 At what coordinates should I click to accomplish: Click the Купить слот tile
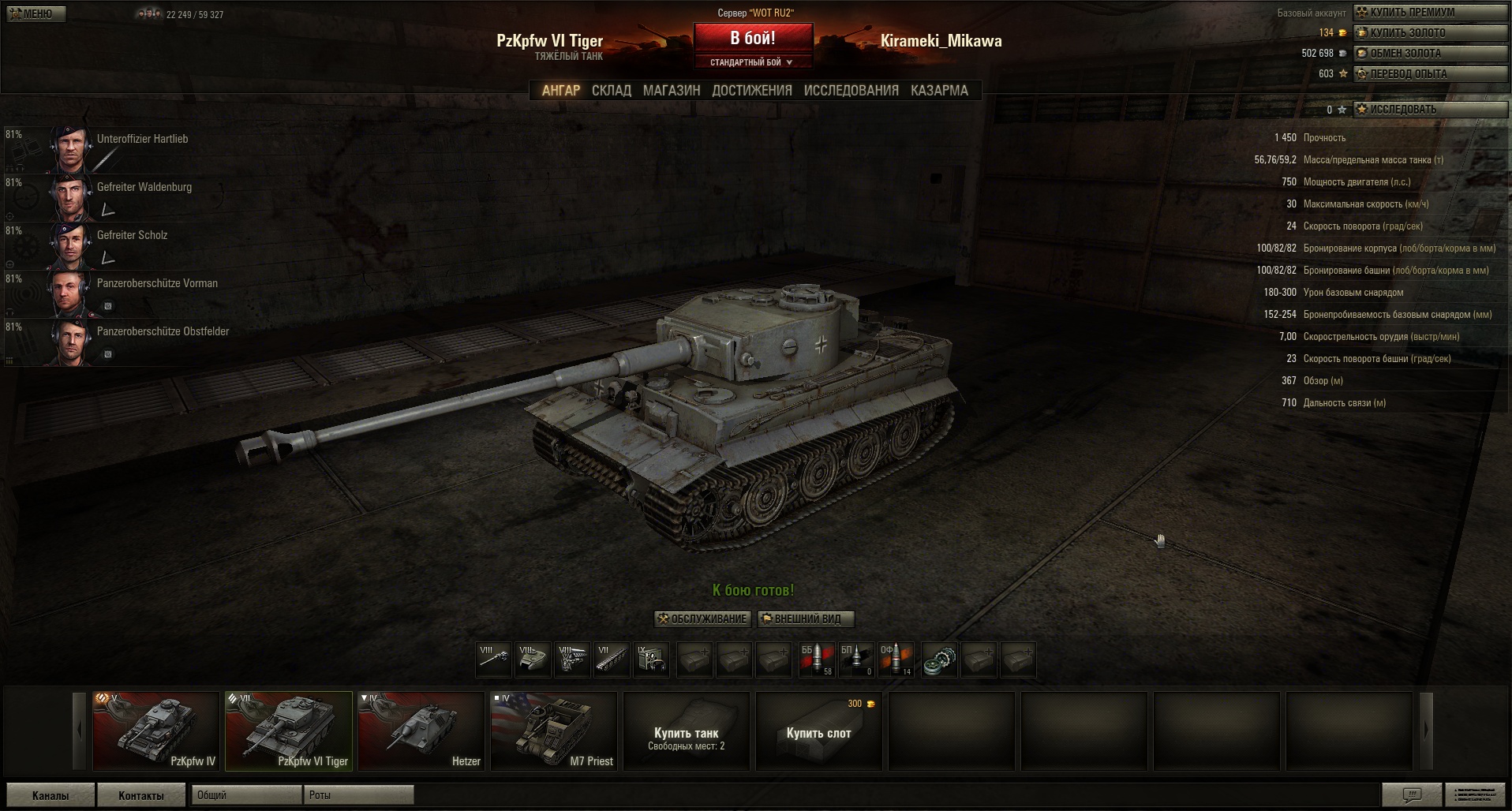coord(818,731)
